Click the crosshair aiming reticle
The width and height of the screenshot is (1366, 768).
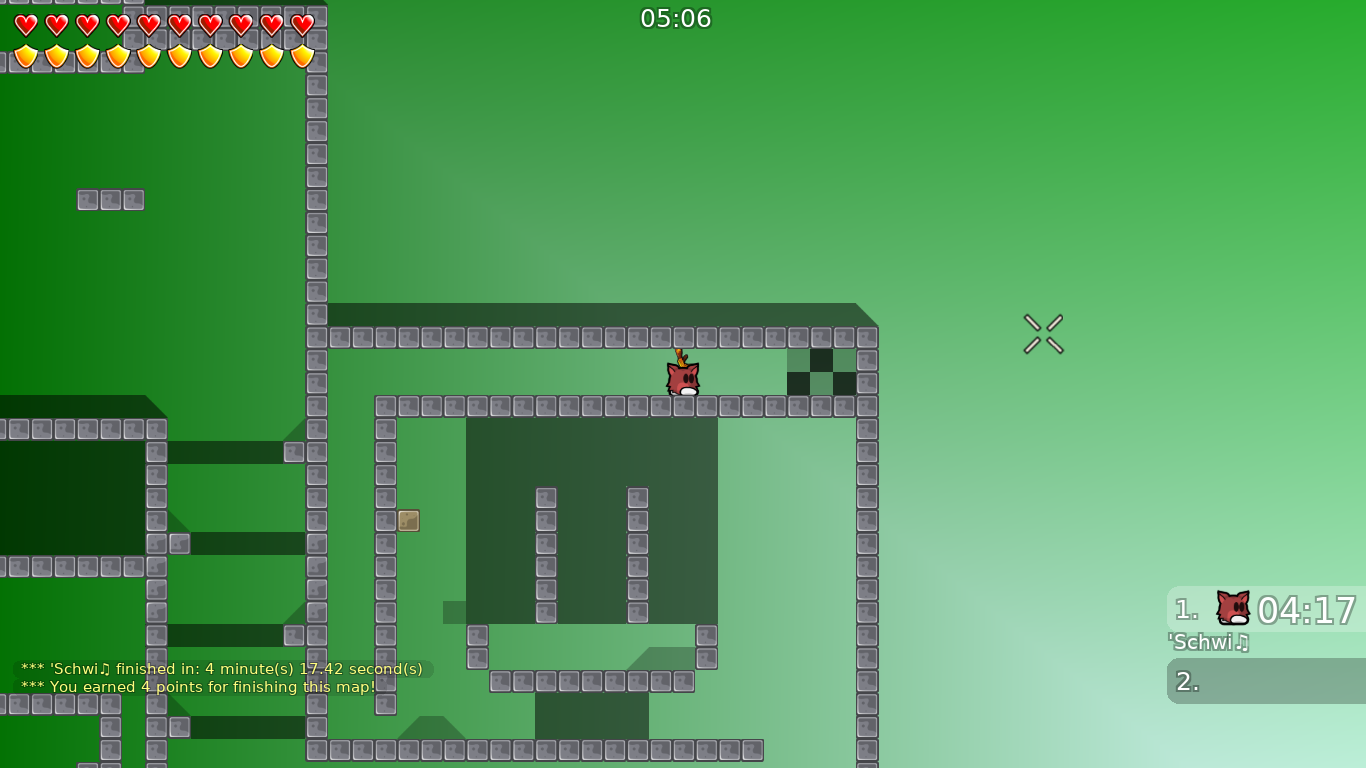pyautogui.click(x=1044, y=334)
